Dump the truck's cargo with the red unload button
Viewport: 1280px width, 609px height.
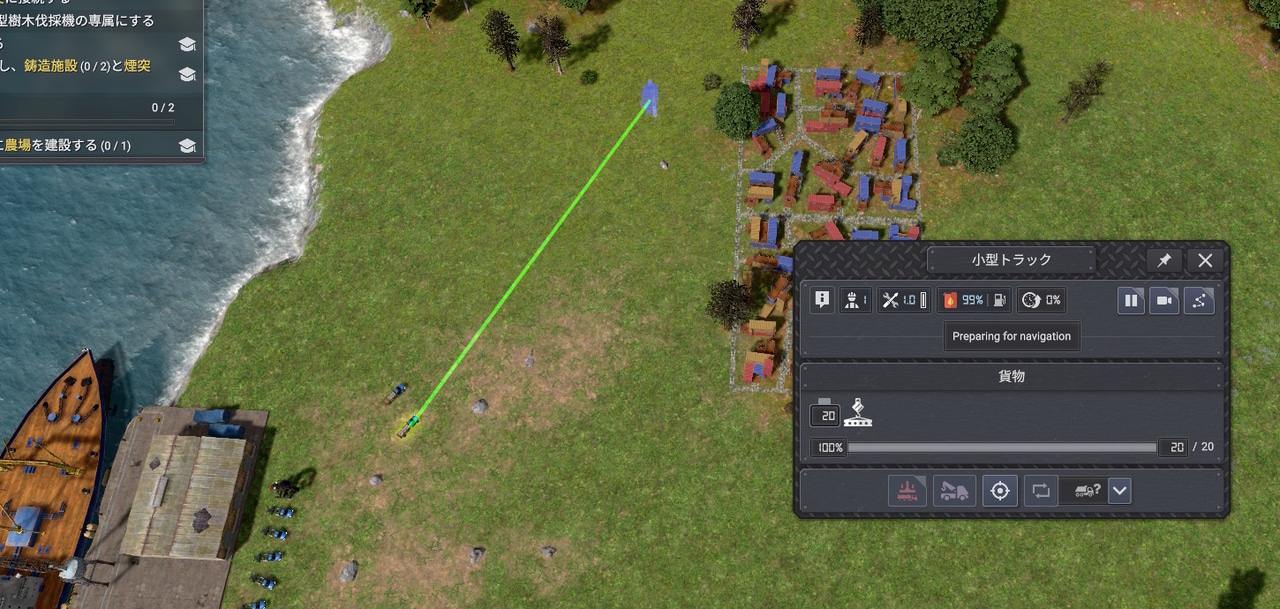tap(907, 491)
